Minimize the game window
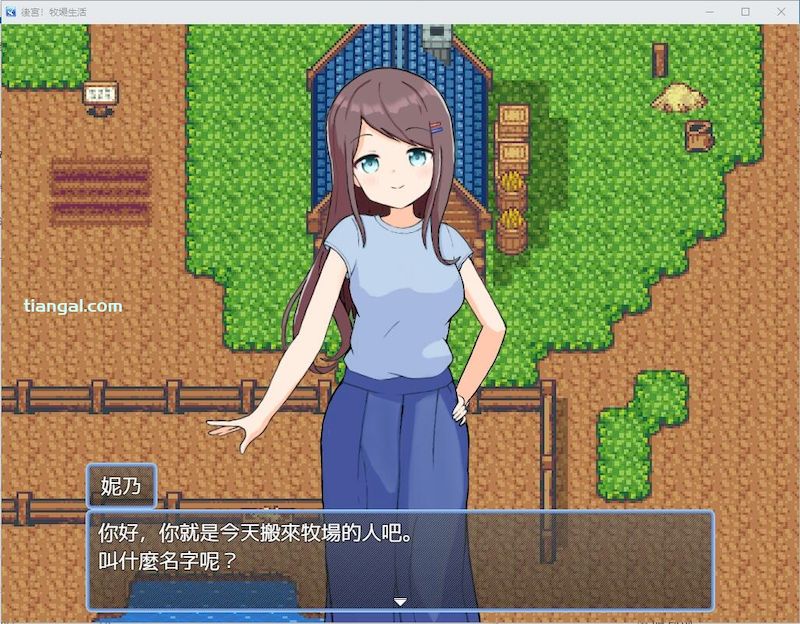 pos(710,11)
